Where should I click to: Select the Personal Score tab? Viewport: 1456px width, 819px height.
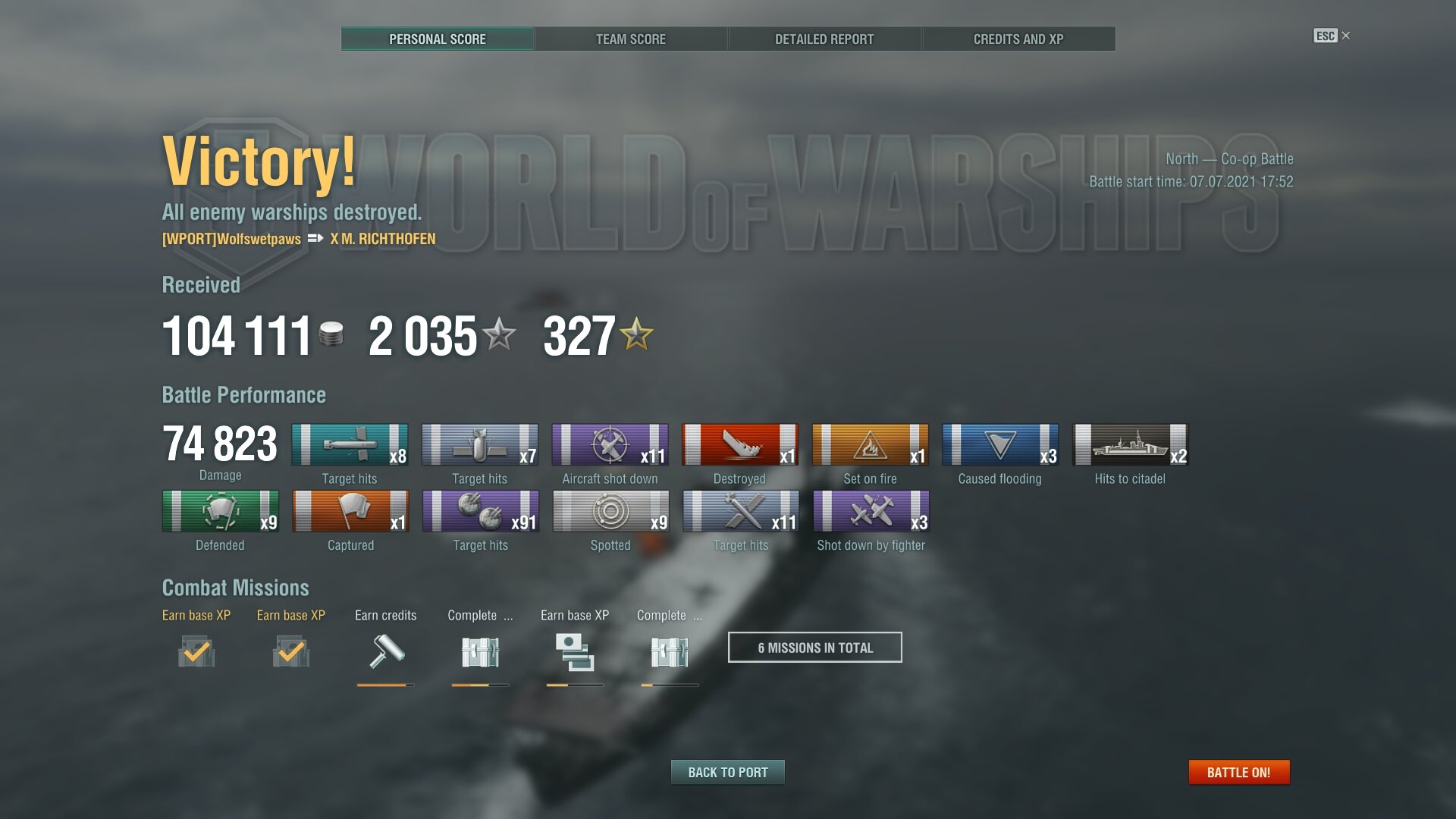[x=438, y=39]
